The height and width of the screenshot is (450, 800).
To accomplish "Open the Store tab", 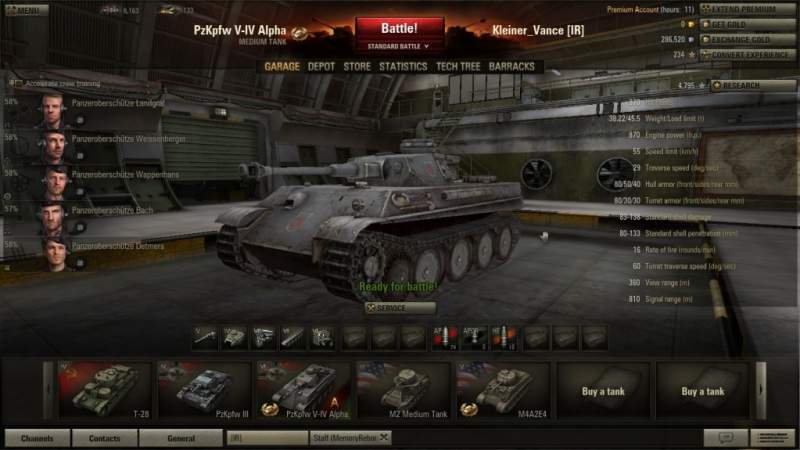I will click(x=357, y=67).
